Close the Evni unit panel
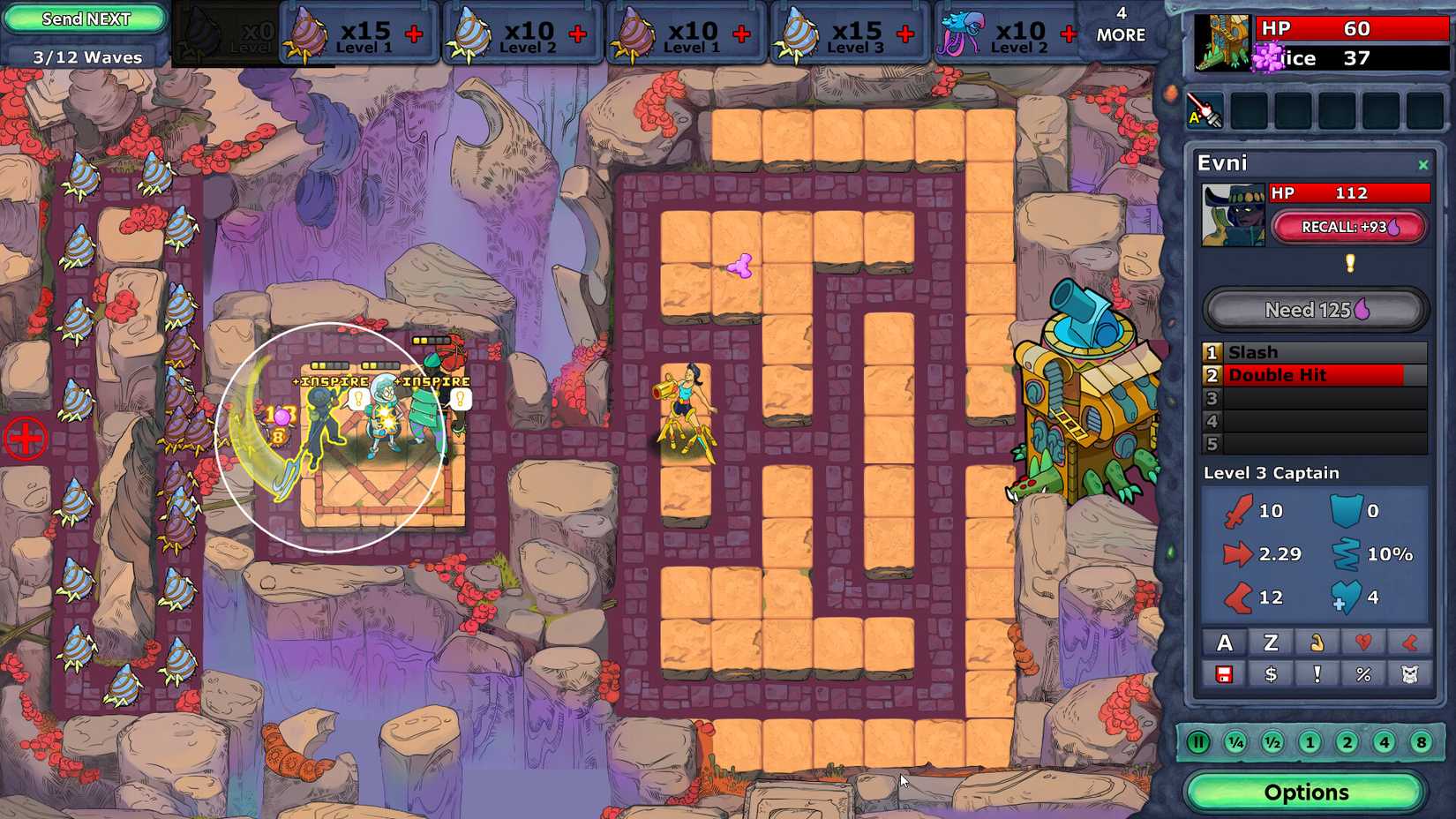 [1422, 164]
